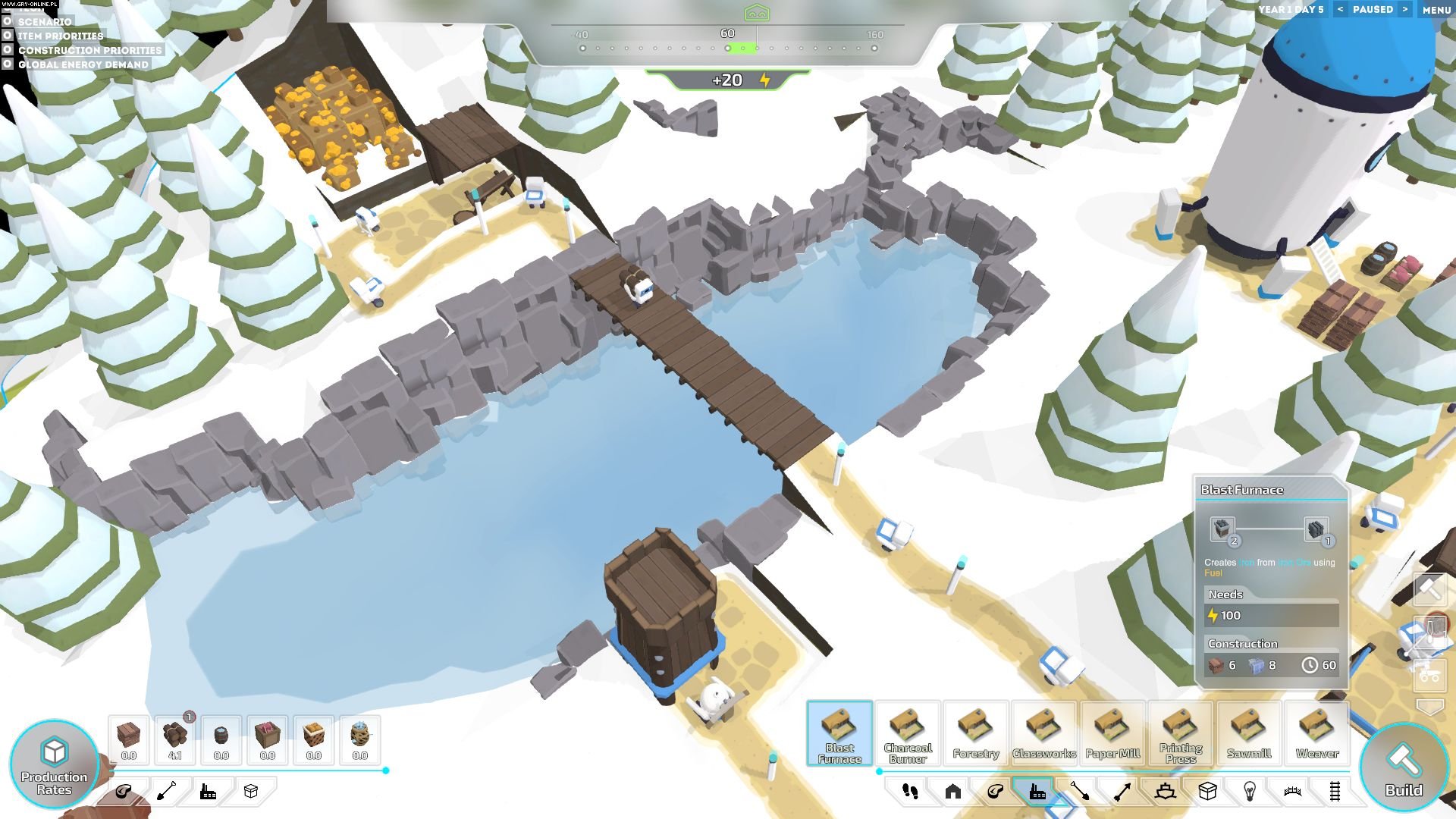The image size is (1456, 819).
Task: Pick the Glassworks building
Action: (x=1044, y=733)
